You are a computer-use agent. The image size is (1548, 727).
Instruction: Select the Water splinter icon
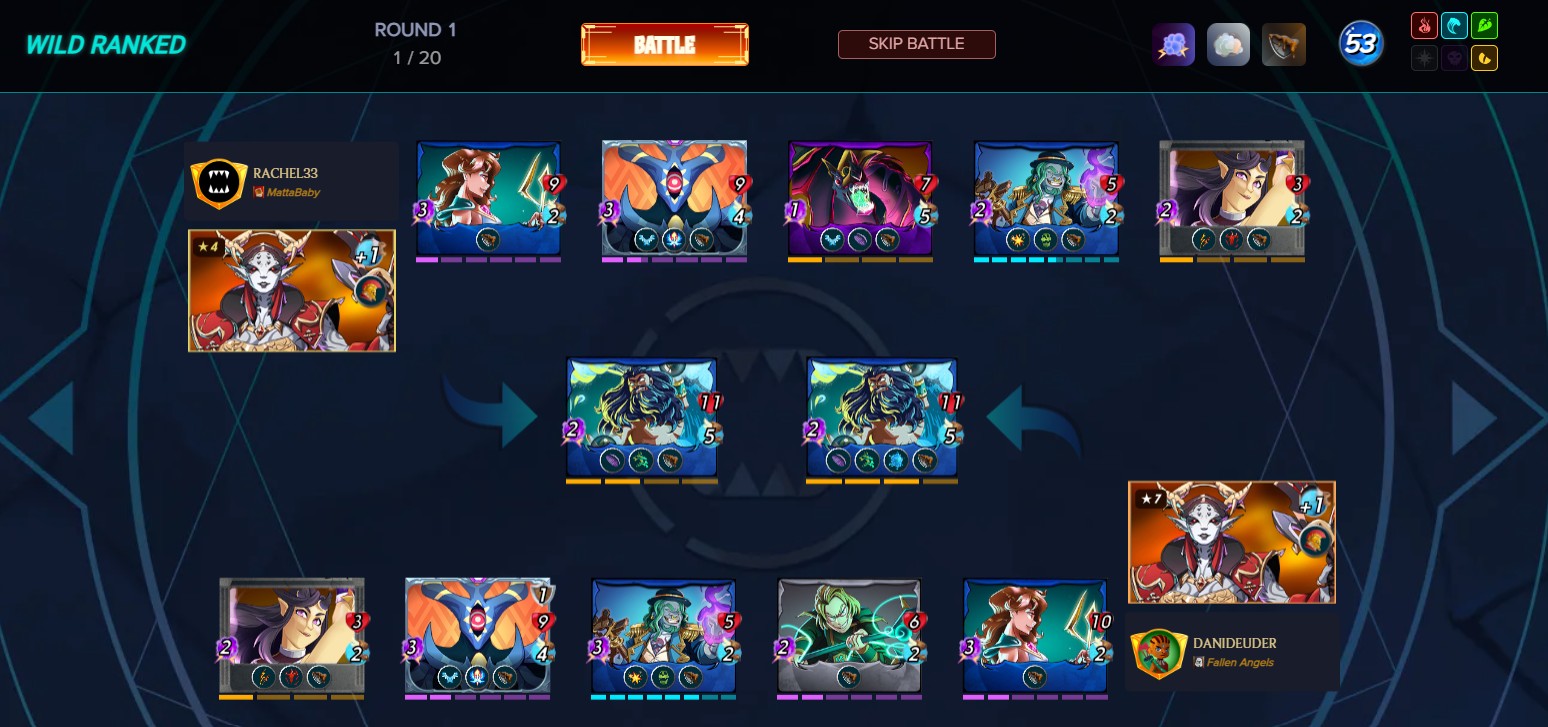pyautogui.click(x=1454, y=25)
